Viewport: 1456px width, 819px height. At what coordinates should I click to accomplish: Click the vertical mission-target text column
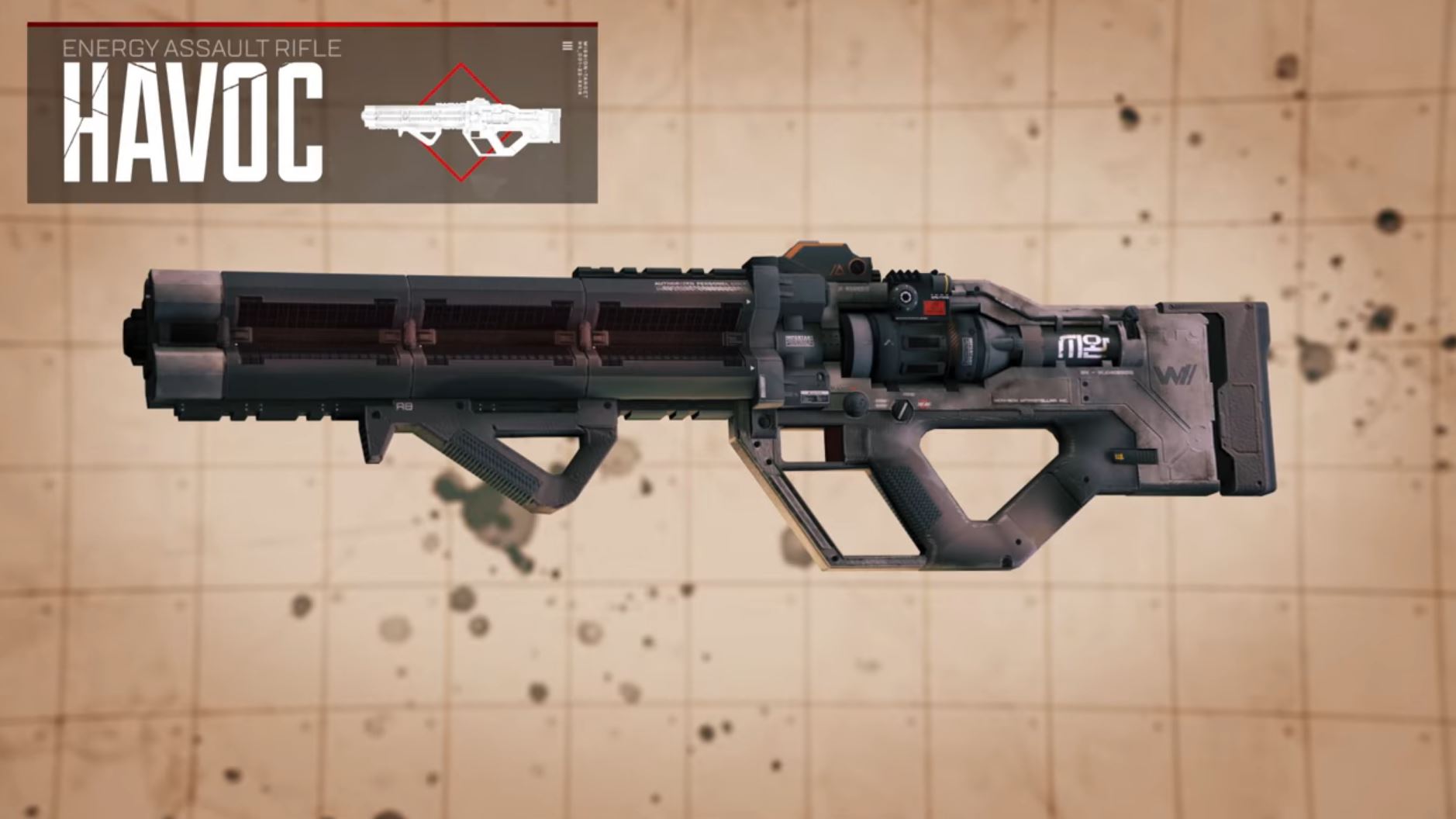point(582,70)
